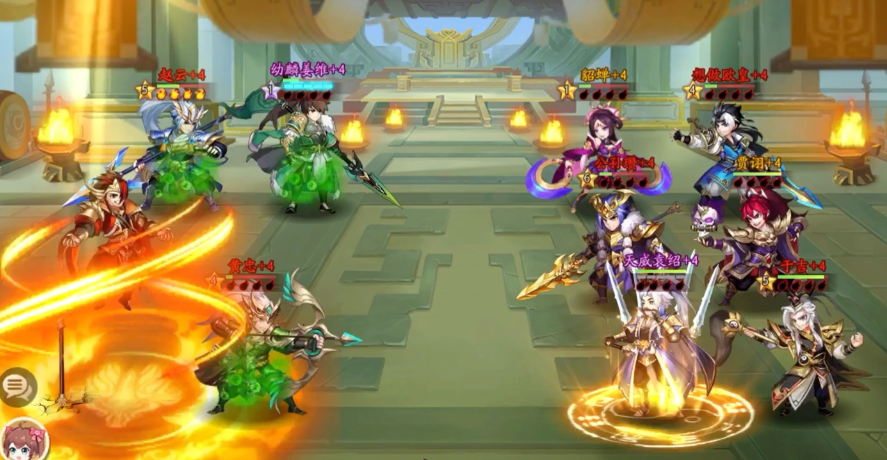This screenshot has width=887, height=460.
Task: Open the chat bubble button
Action: [x=17, y=387]
